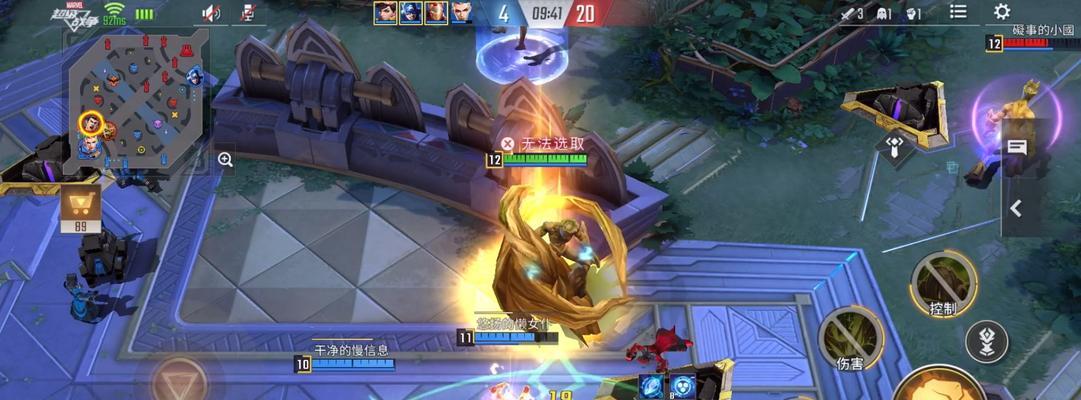
Task: Toggle the muted speaker icon
Action: click(x=211, y=13)
